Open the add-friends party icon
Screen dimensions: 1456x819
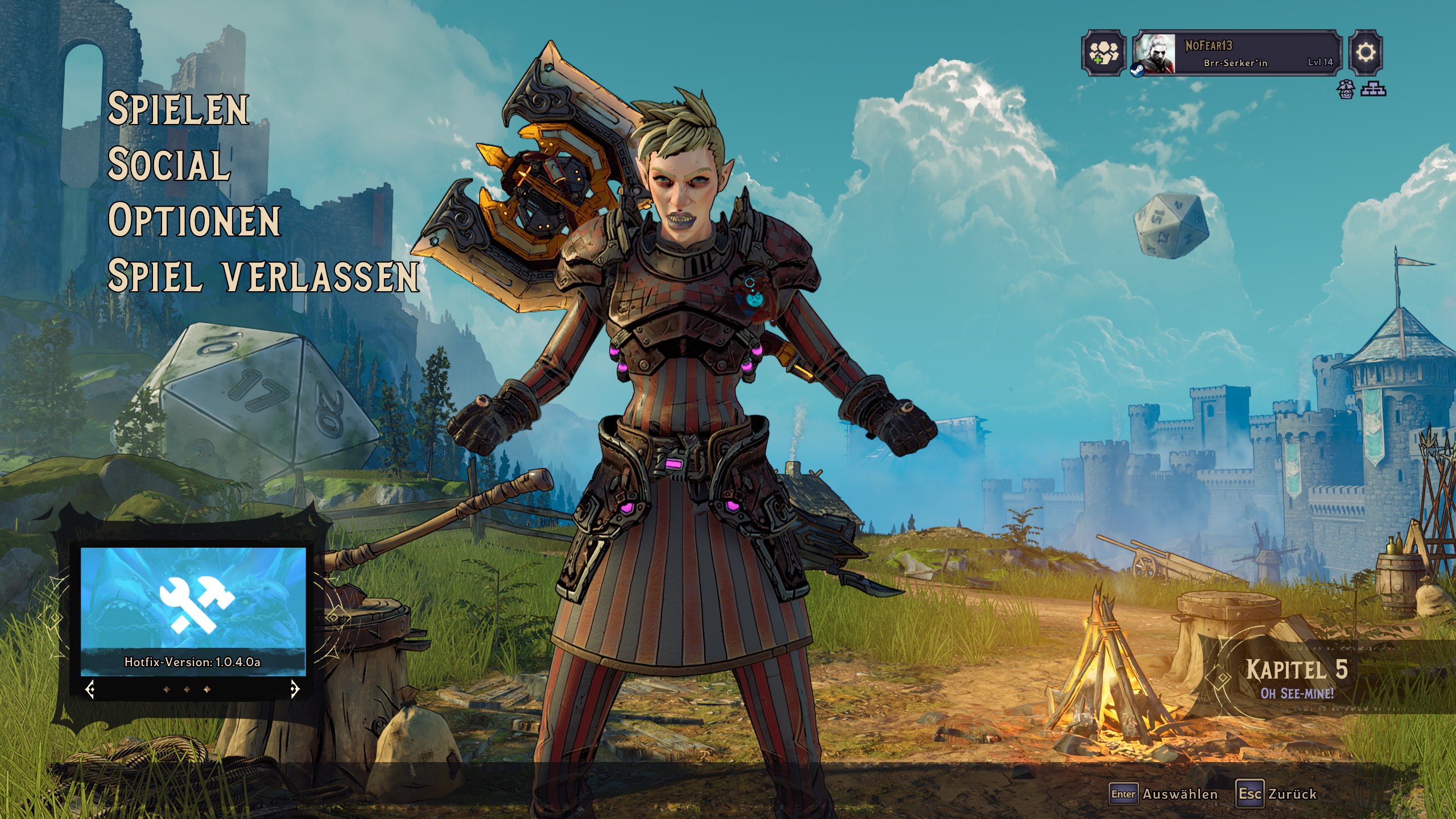pos(1103,53)
